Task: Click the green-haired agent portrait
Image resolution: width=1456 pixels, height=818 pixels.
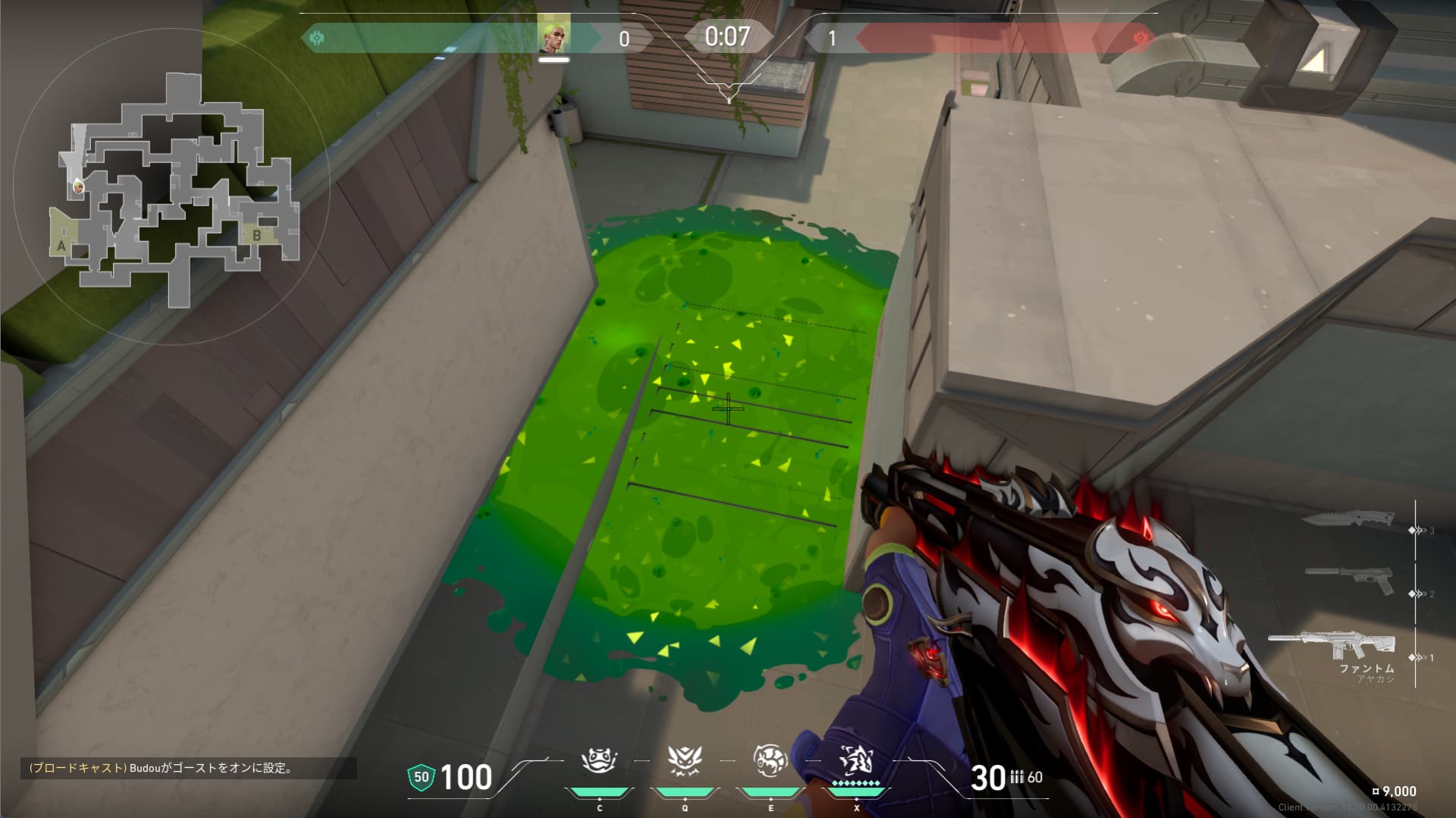Action: [554, 37]
